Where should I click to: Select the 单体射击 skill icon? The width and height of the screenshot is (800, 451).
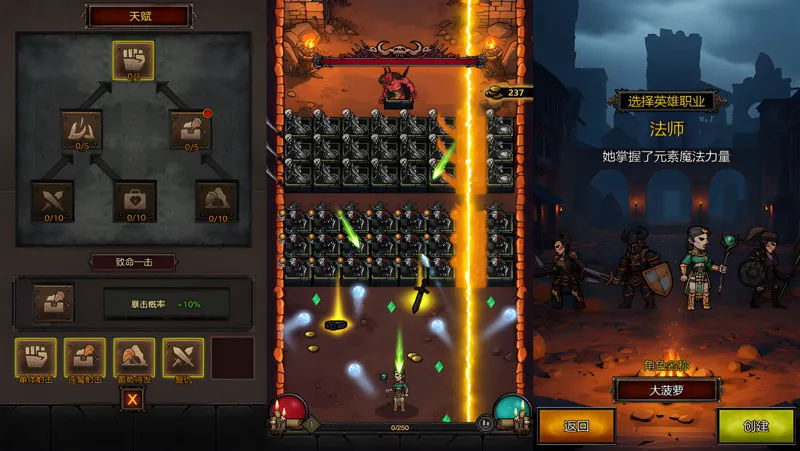coord(35,357)
